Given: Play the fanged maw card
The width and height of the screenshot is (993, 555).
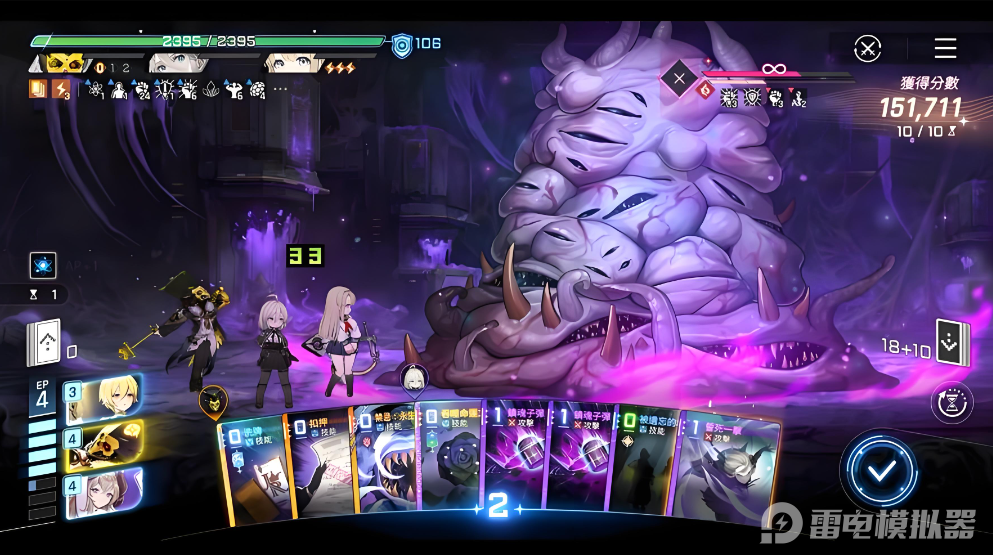Looking at the screenshot, I should click(x=383, y=465).
